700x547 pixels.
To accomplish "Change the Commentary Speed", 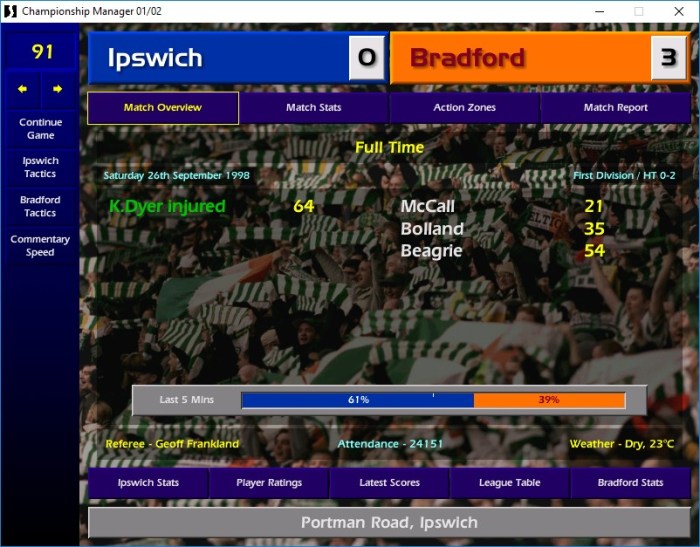I will [x=40, y=245].
